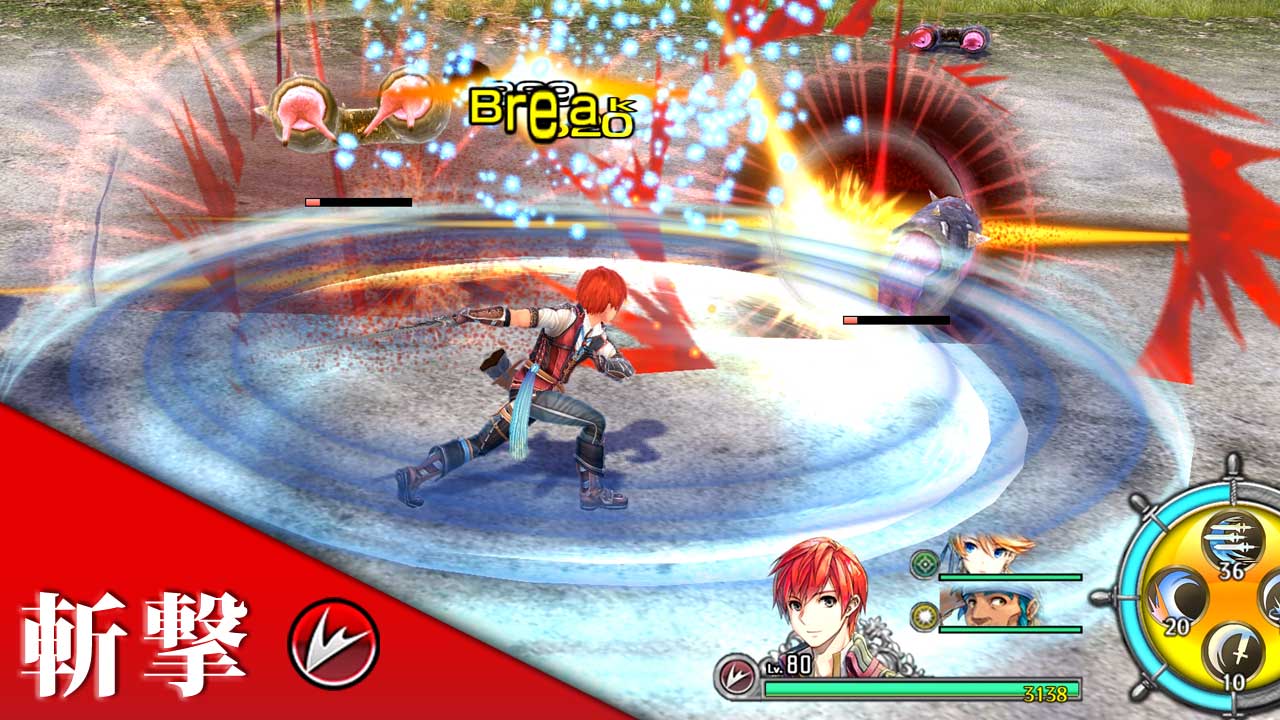The image size is (1280, 720).
Task: Click the 'Break' status text above the enemy
Action: click(553, 110)
